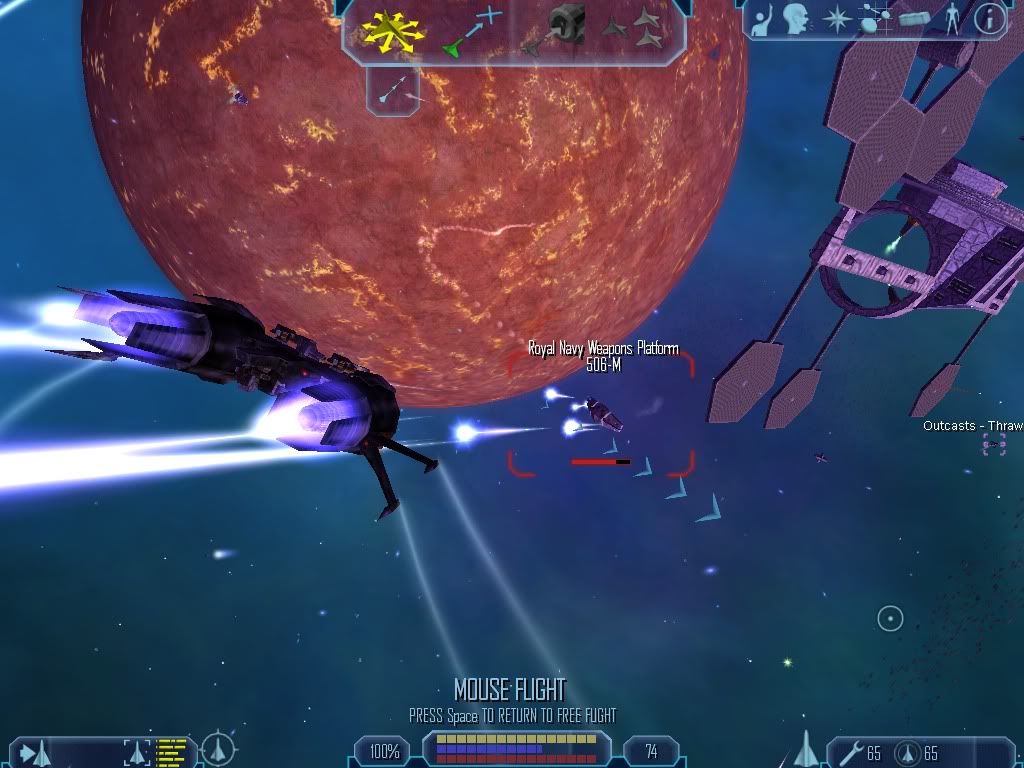Switch the contact list view using the arrow-ship icon
The width and height of the screenshot is (1024, 768).
point(35,751)
